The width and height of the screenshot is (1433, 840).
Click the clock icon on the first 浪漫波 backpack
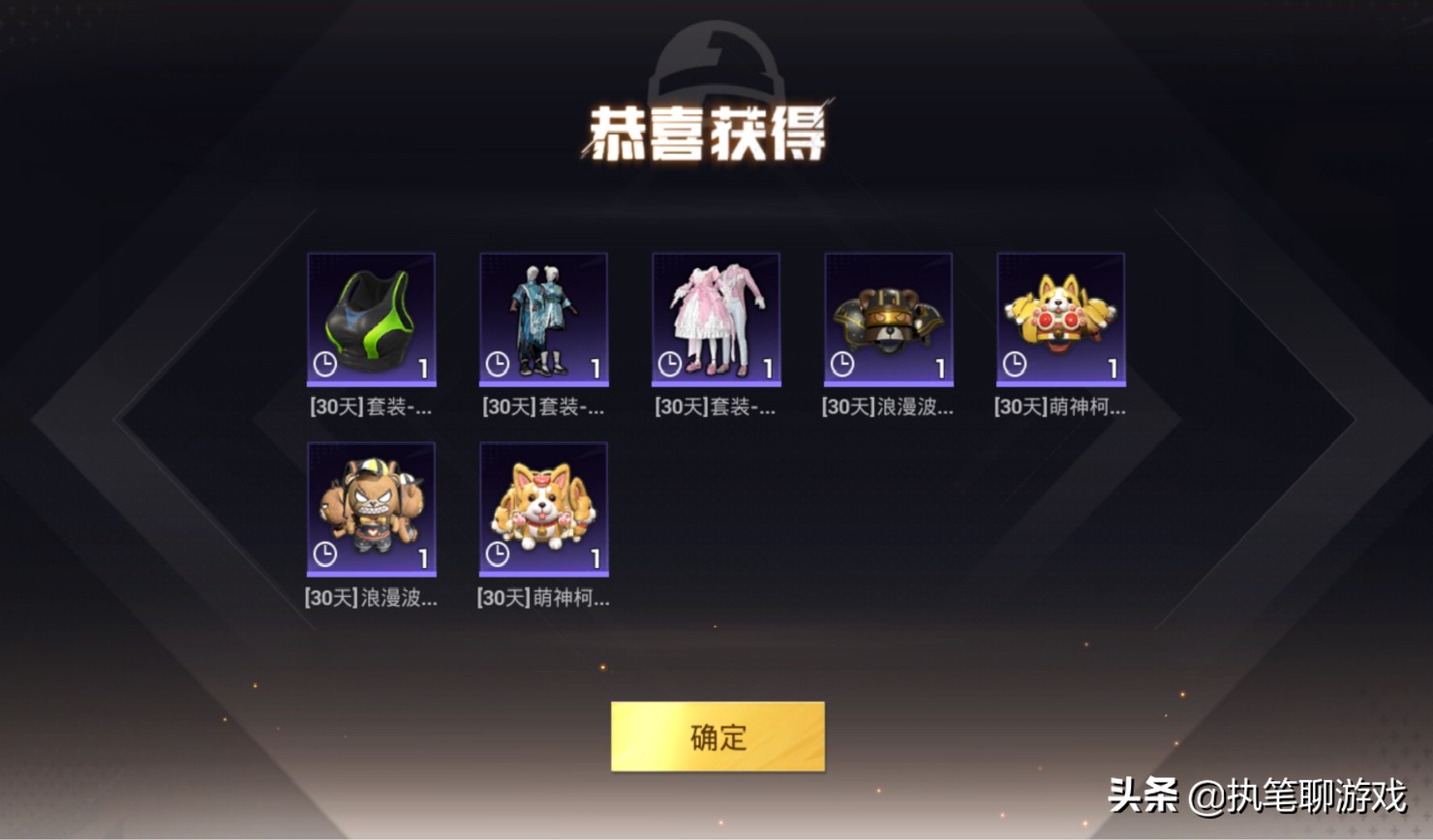pyautogui.click(x=839, y=366)
